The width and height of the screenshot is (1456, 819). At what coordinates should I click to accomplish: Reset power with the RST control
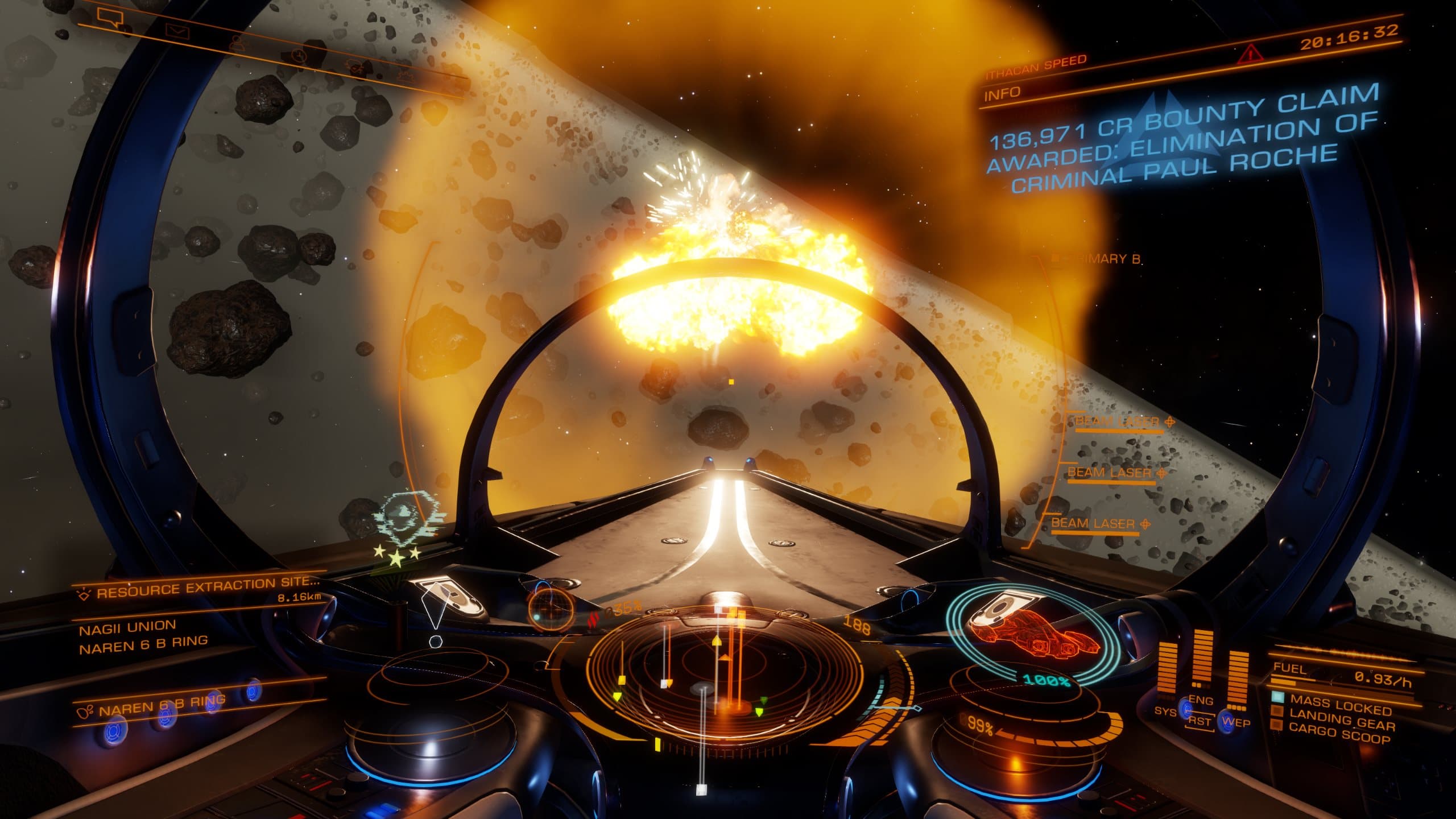(1199, 721)
